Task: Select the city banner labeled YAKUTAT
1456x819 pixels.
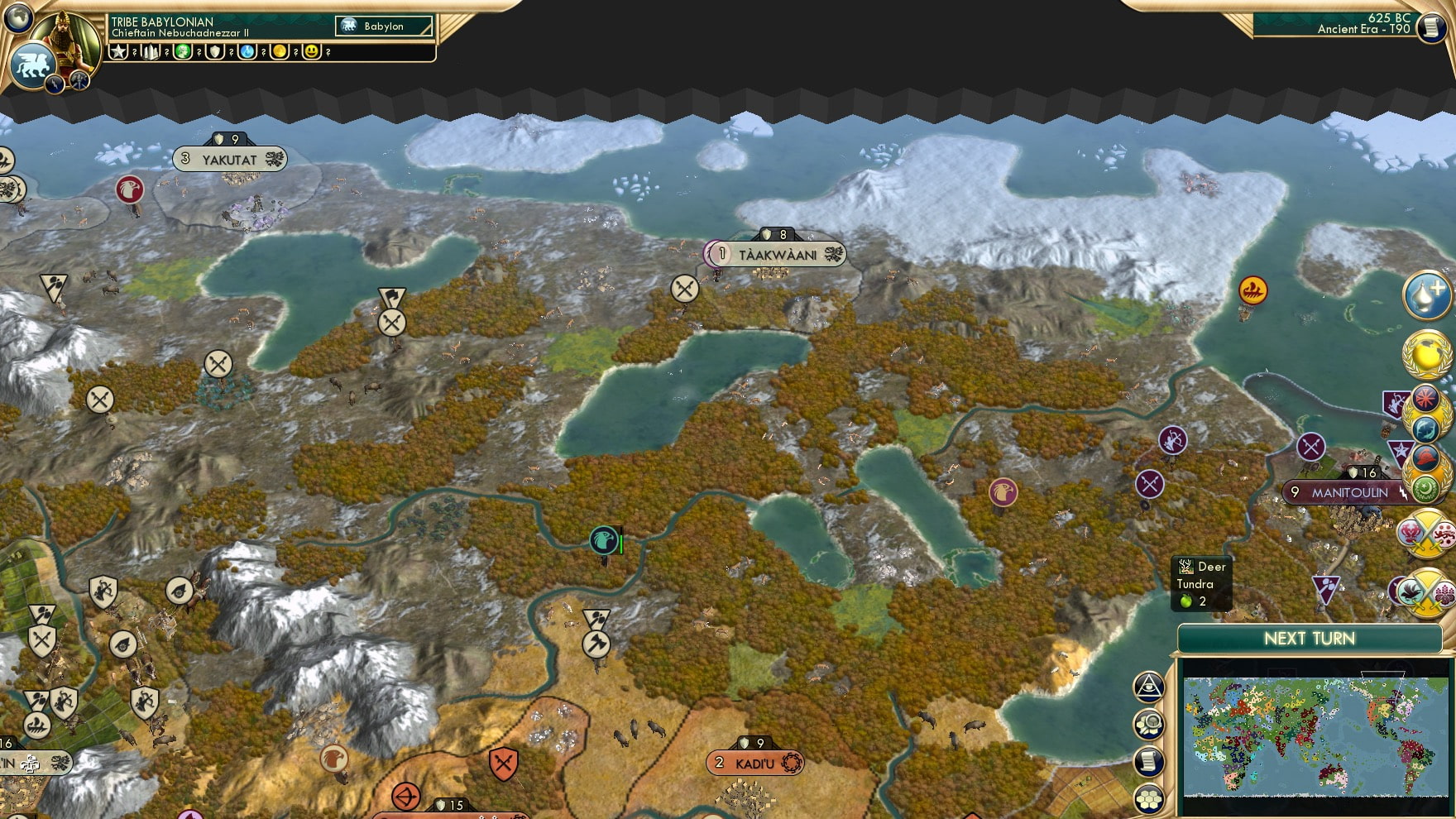Action: (229, 159)
